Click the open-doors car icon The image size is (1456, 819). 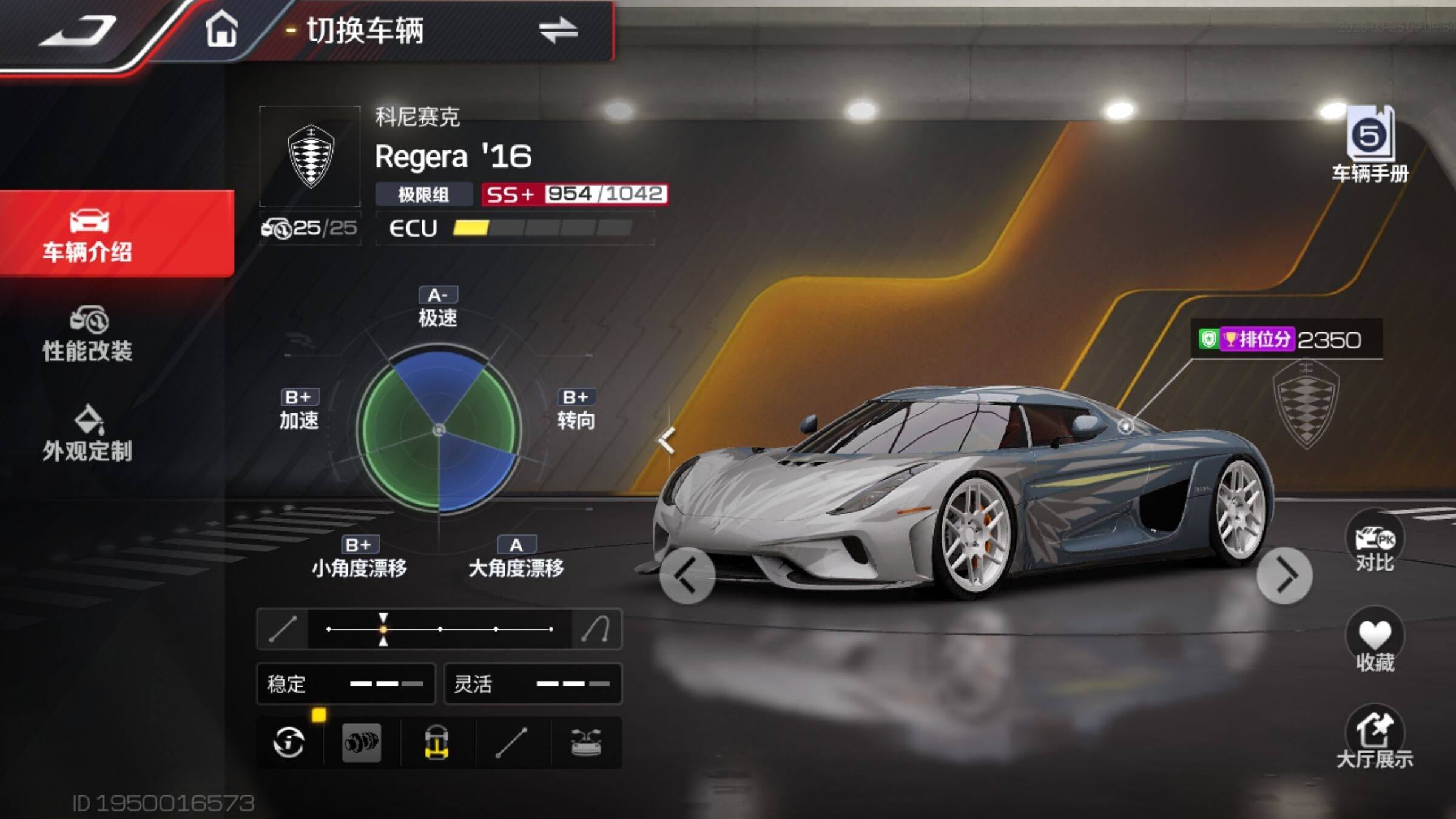(x=586, y=742)
